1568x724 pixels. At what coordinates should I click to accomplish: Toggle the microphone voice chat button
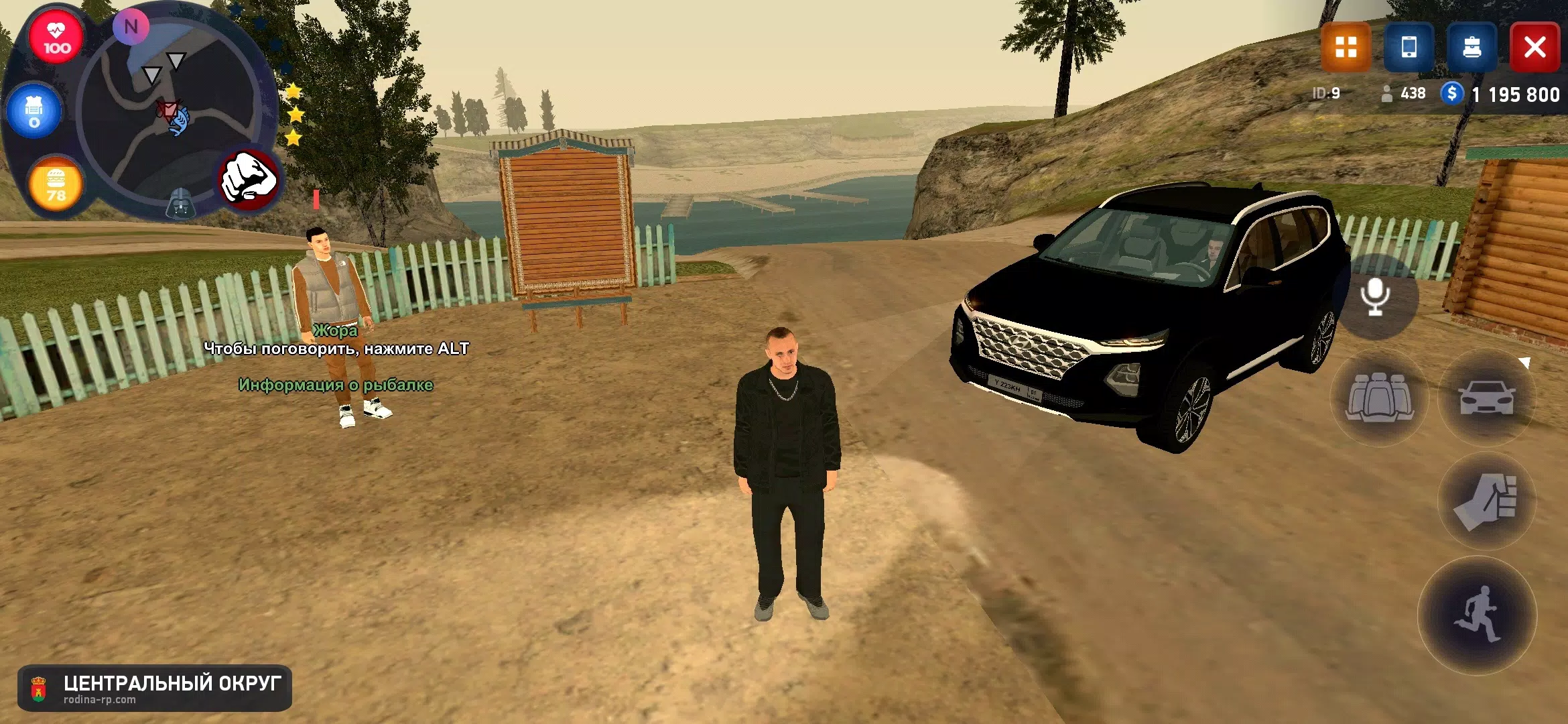click(x=1375, y=297)
